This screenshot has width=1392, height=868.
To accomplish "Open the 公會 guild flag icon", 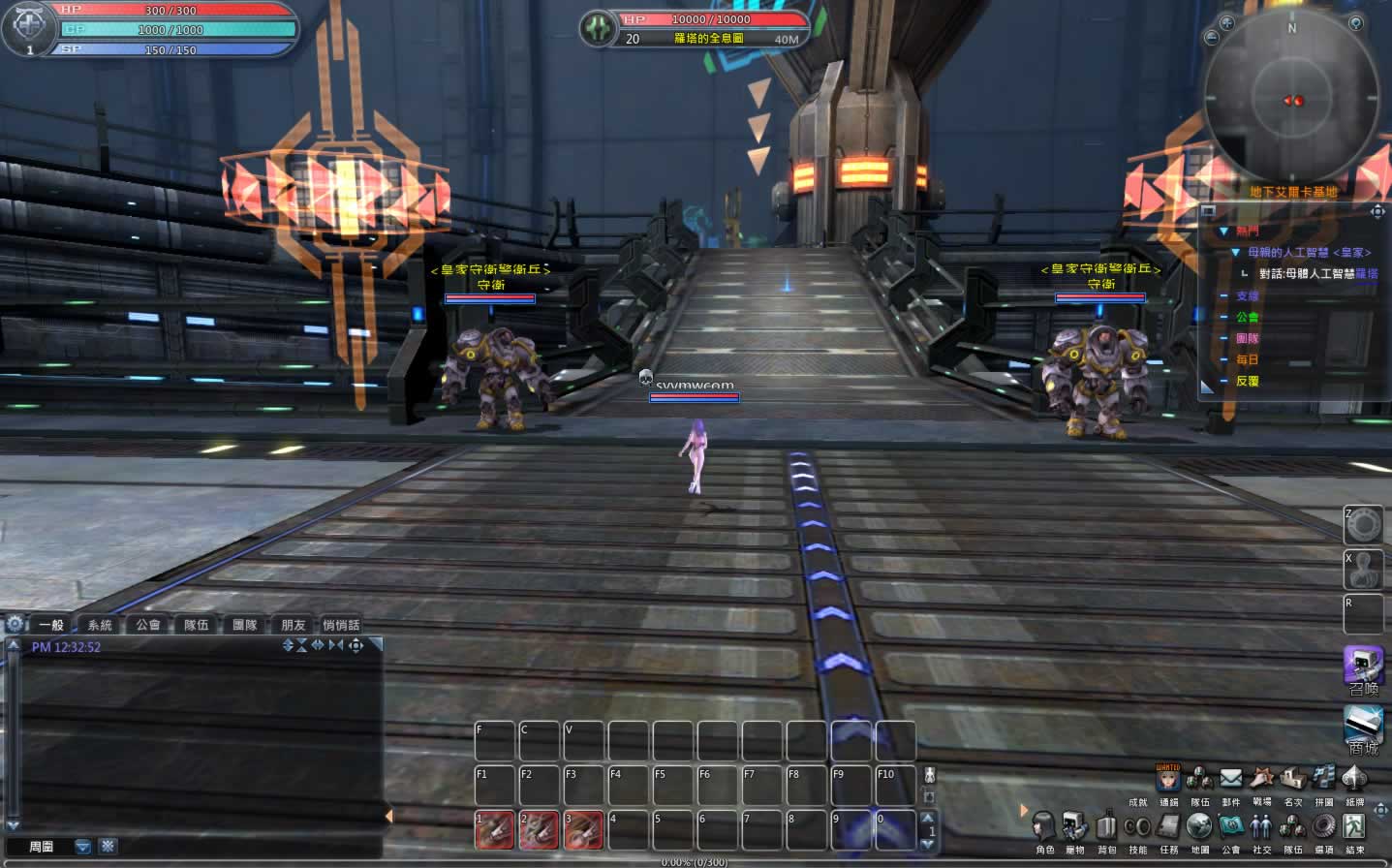I will (1230, 826).
